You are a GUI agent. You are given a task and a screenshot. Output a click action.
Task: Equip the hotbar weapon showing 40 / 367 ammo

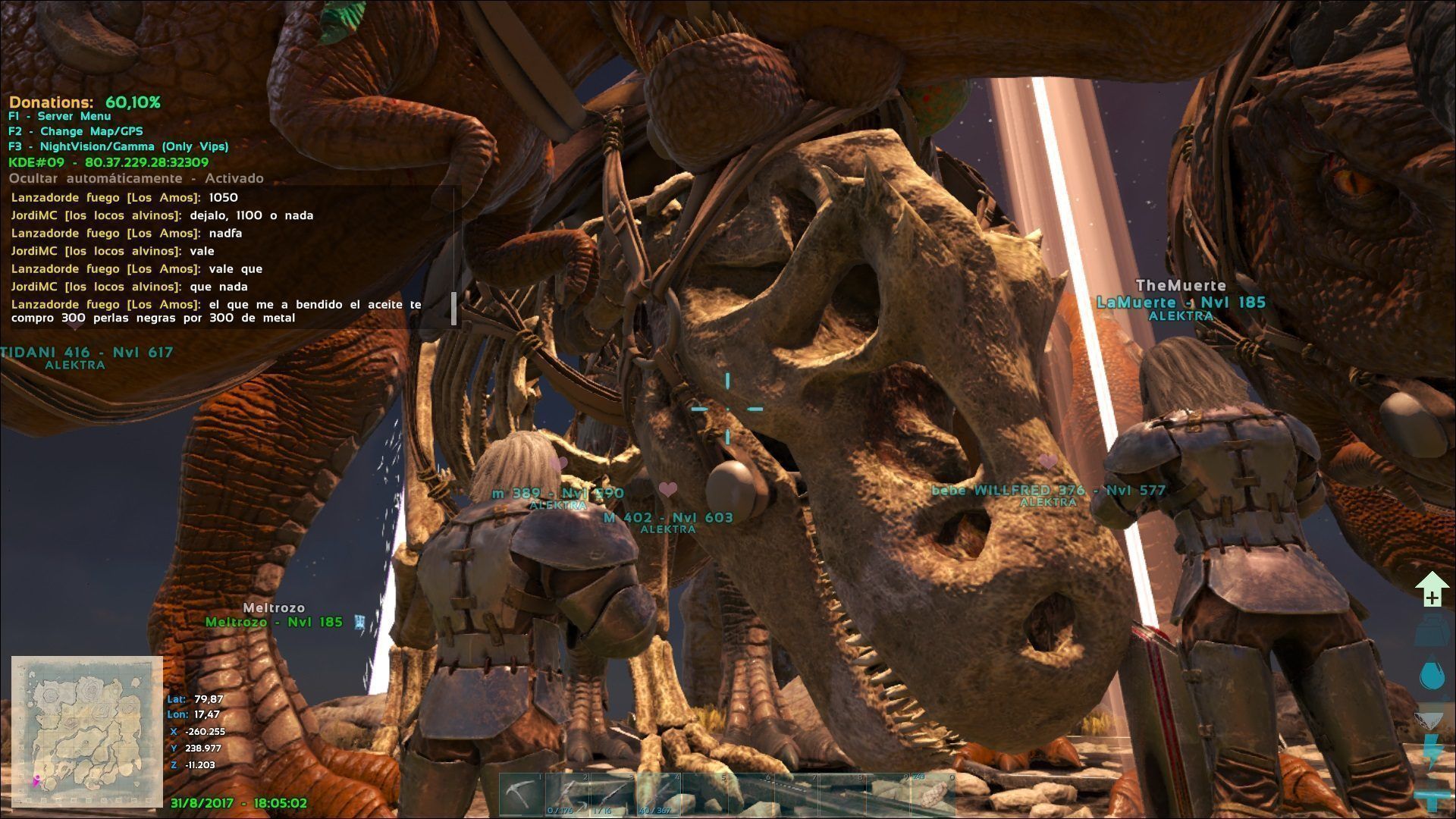point(659,795)
